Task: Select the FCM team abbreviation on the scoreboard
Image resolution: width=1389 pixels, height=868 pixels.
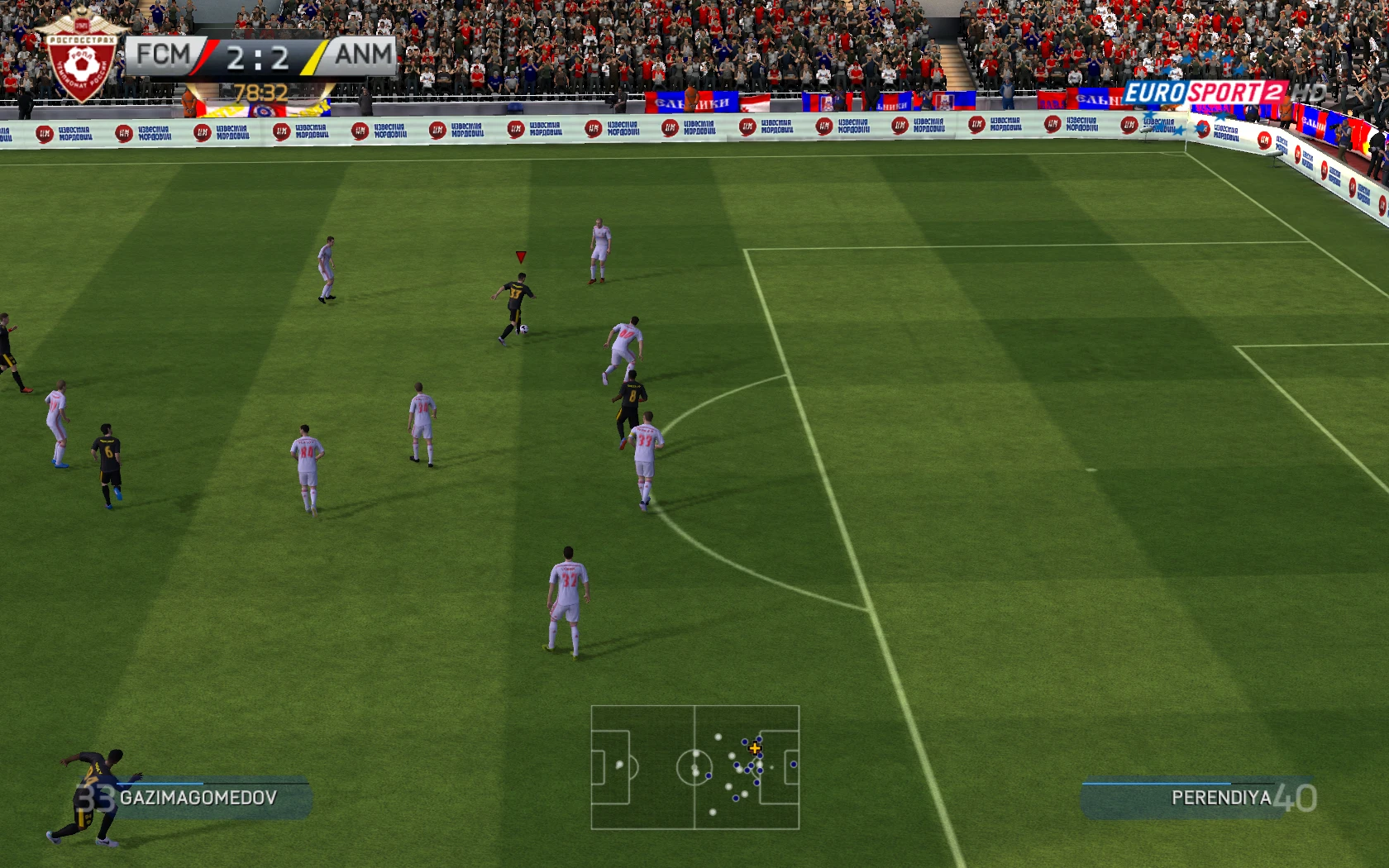Action: tap(163, 54)
